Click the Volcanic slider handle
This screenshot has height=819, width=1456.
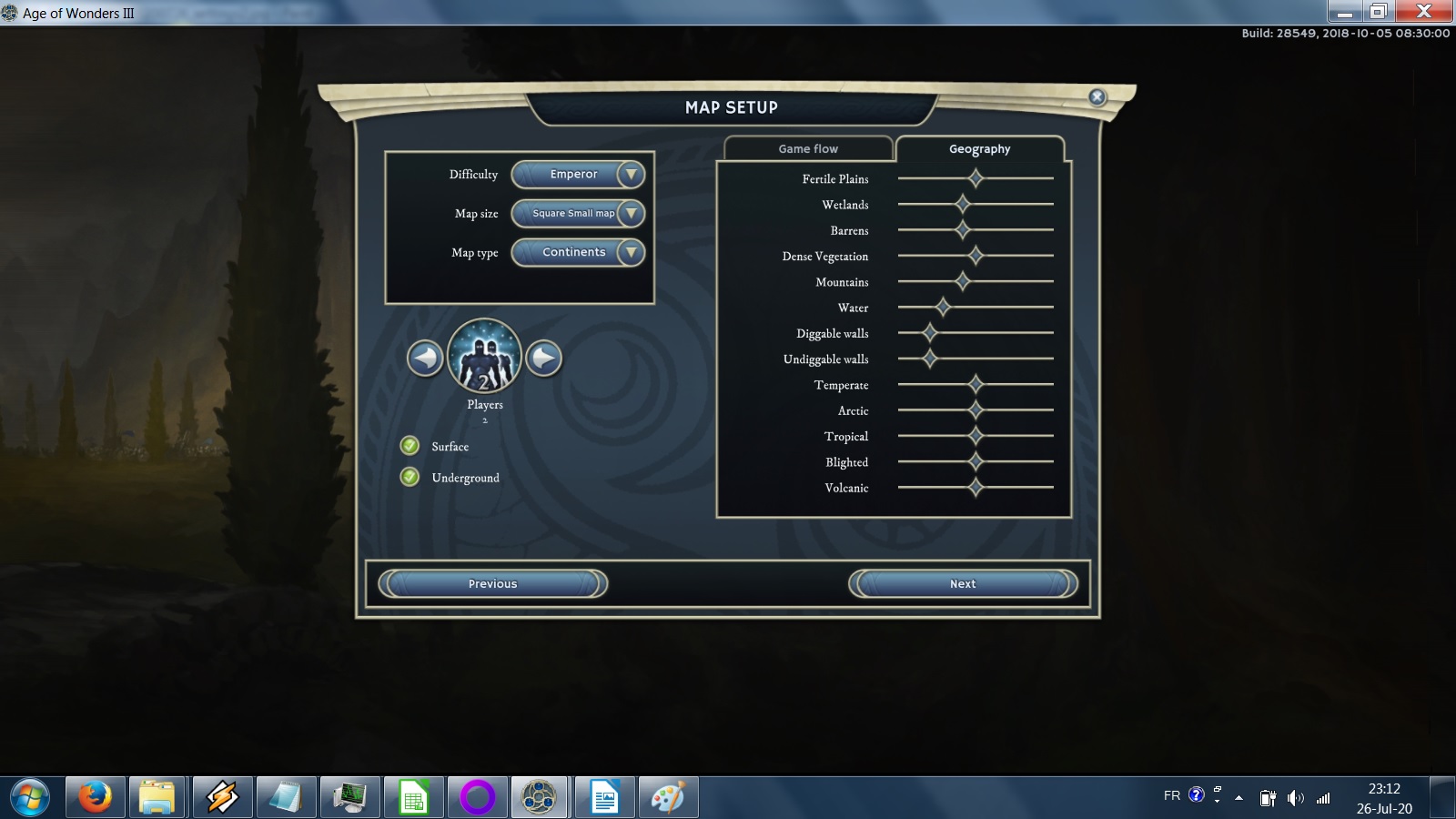click(x=976, y=488)
